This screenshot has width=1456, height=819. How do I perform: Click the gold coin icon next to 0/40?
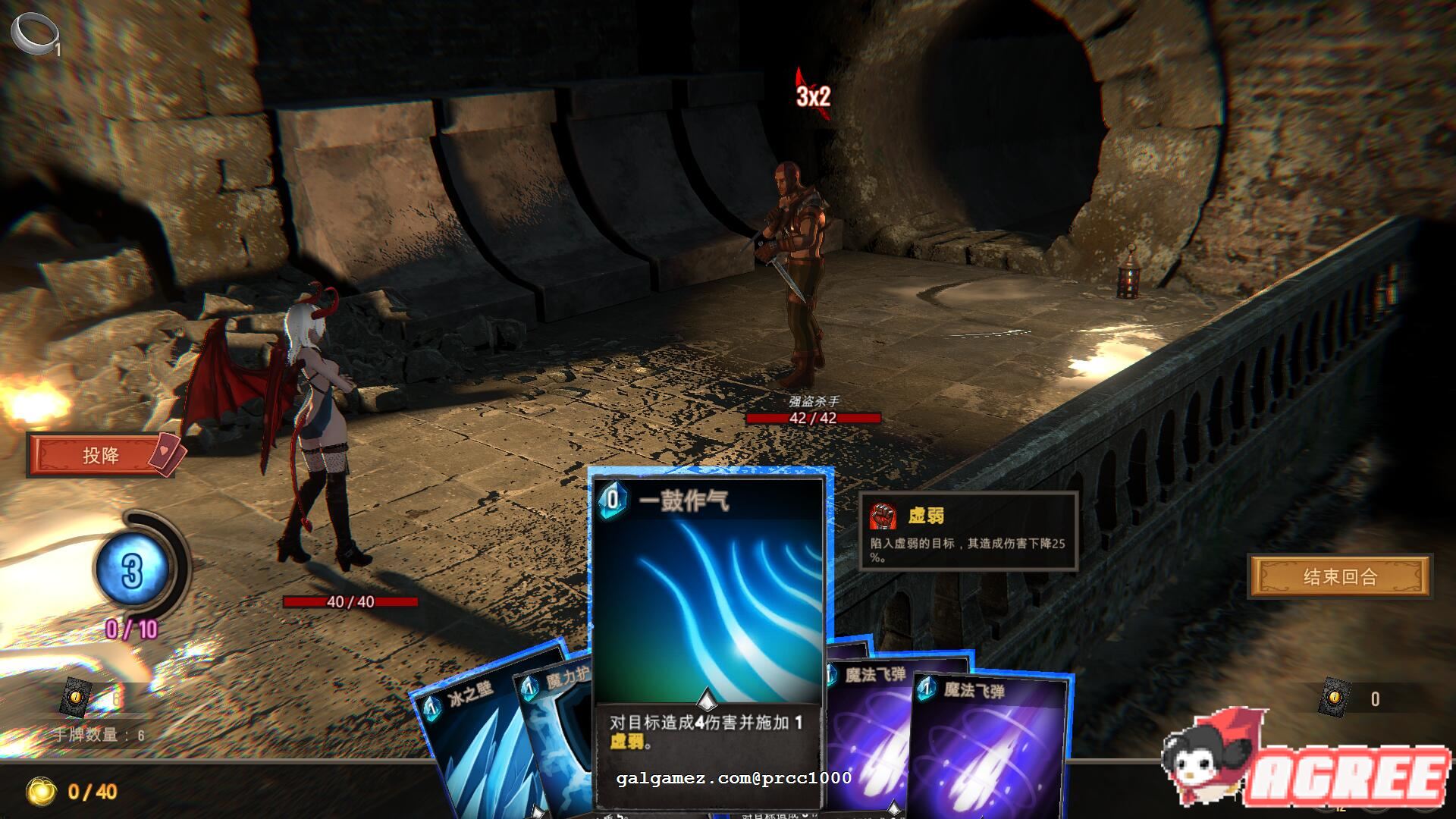click(43, 790)
